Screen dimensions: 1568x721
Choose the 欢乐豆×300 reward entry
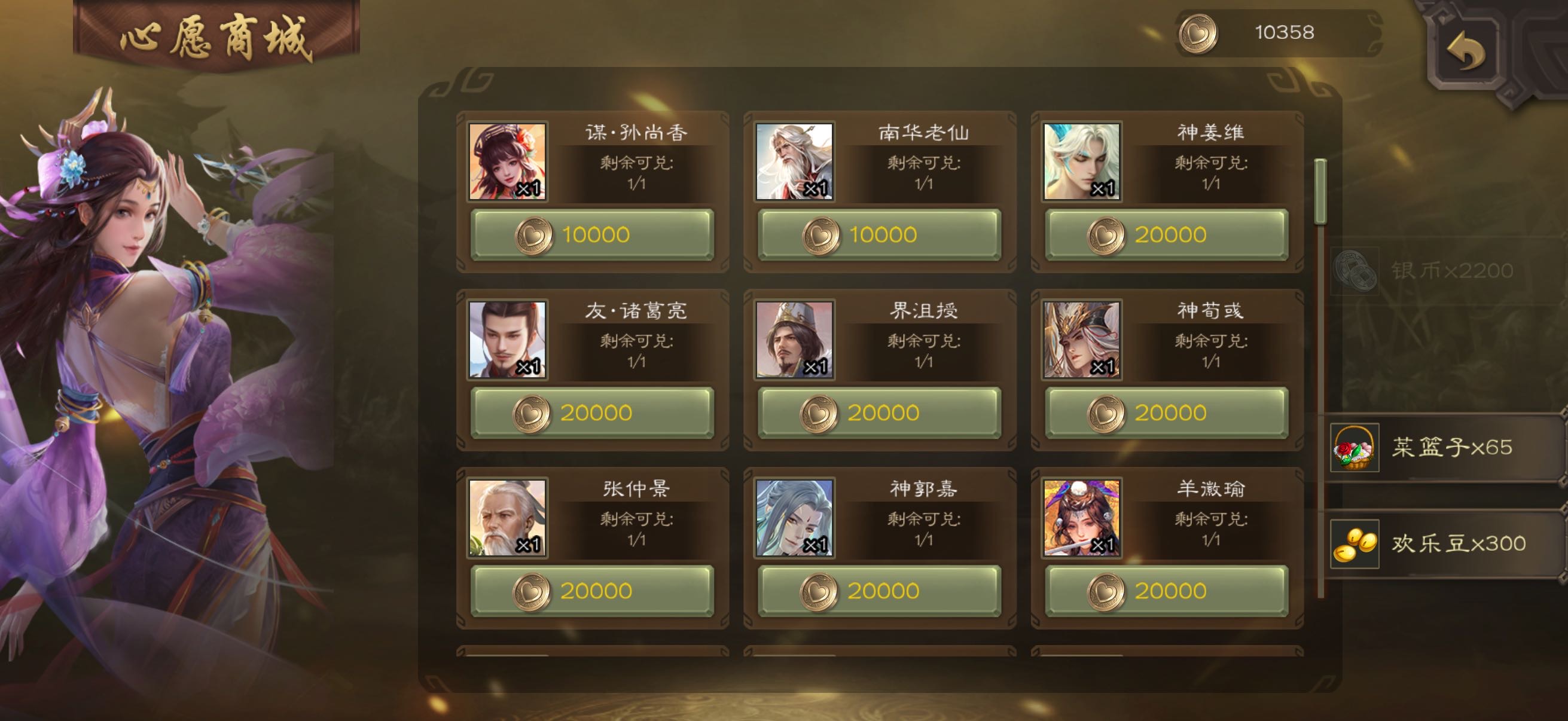point(1442,544)
